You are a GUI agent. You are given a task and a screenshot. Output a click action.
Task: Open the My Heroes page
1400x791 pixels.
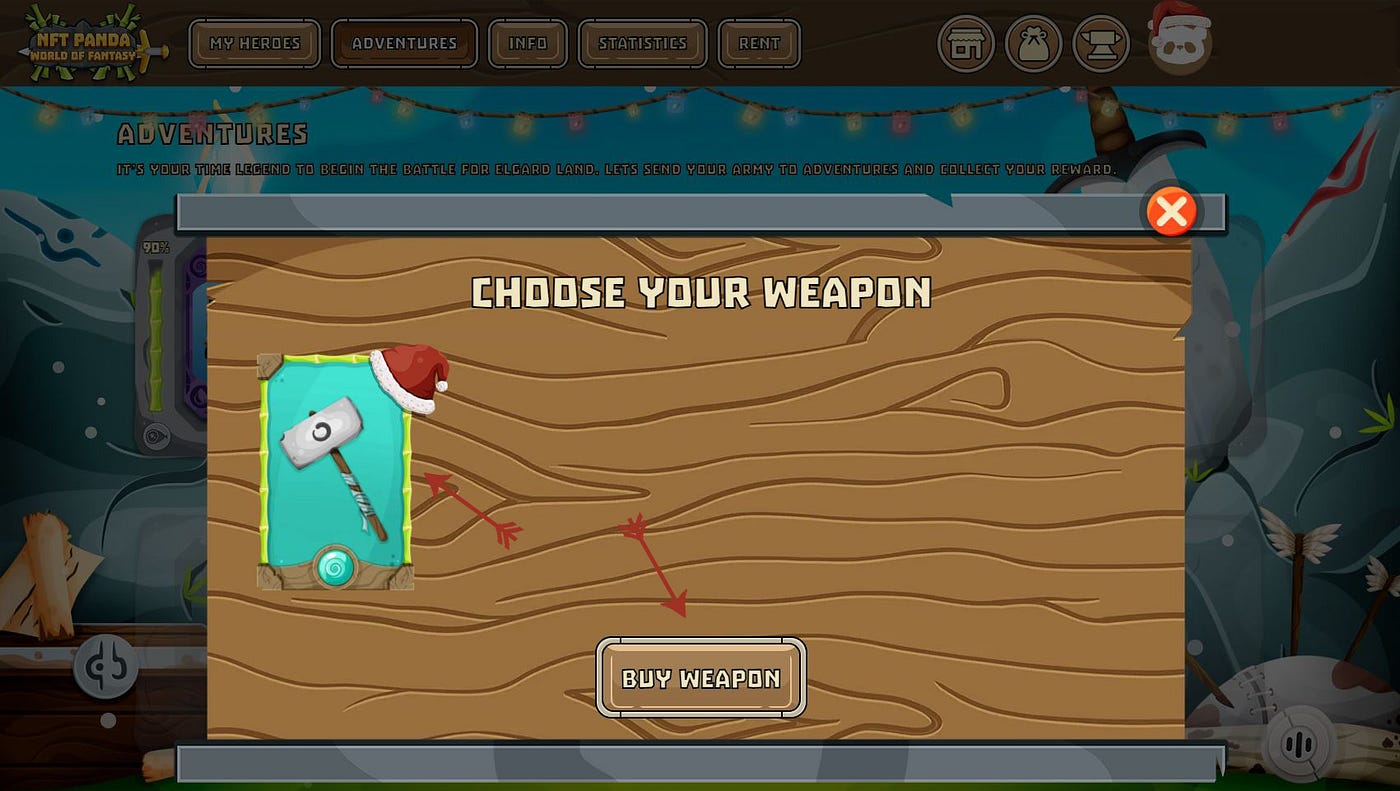[255, 44]
